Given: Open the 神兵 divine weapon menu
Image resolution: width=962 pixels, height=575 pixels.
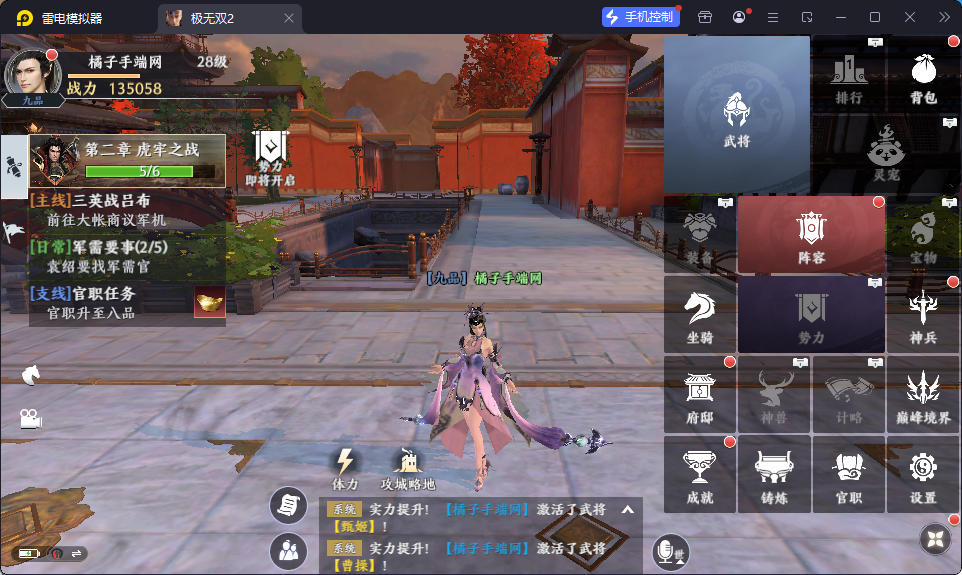Looking at the screenshot, I should click(923, 316).
